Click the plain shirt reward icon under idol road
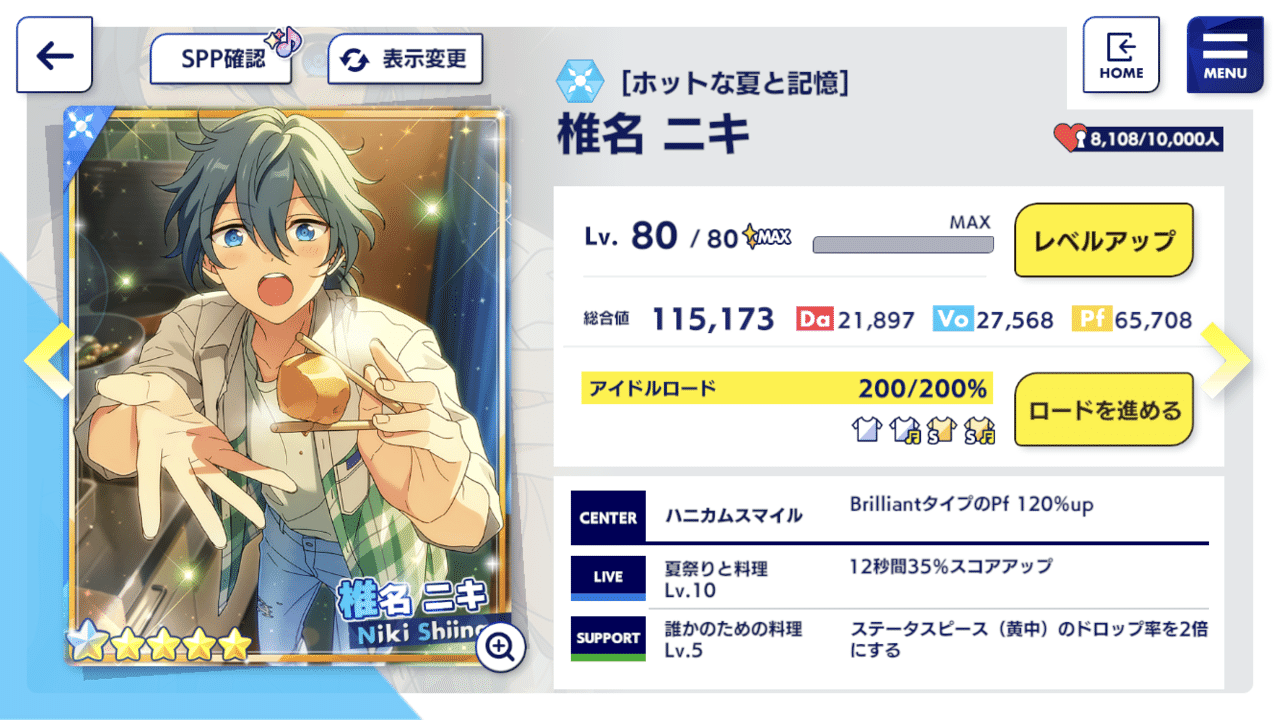1280x720 pixels. click(867, 429)
